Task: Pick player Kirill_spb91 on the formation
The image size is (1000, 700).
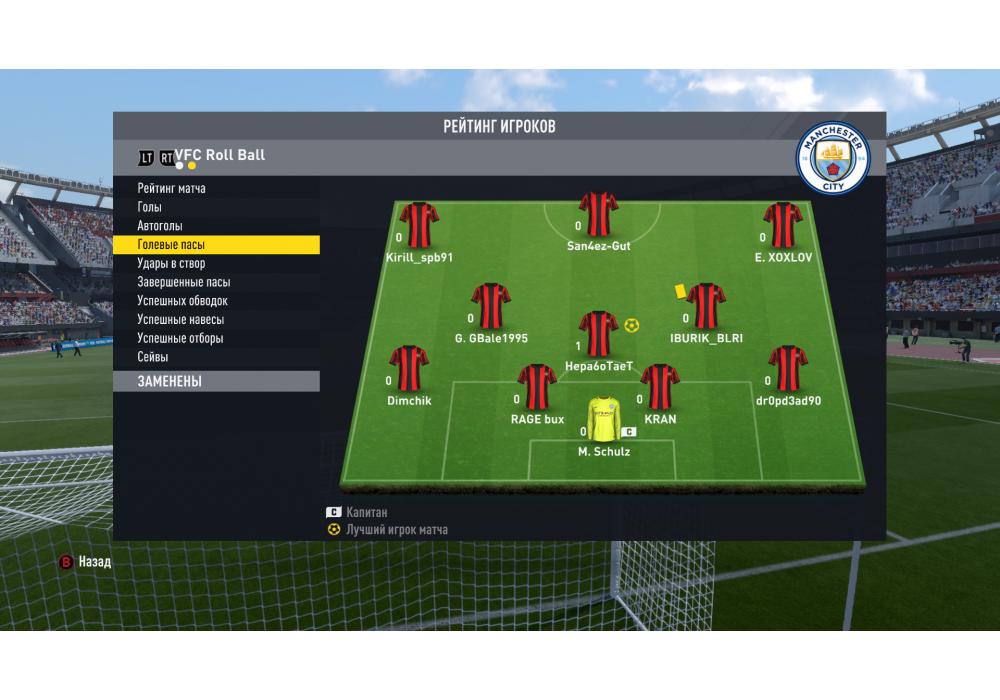Action: tap(419, 225)
